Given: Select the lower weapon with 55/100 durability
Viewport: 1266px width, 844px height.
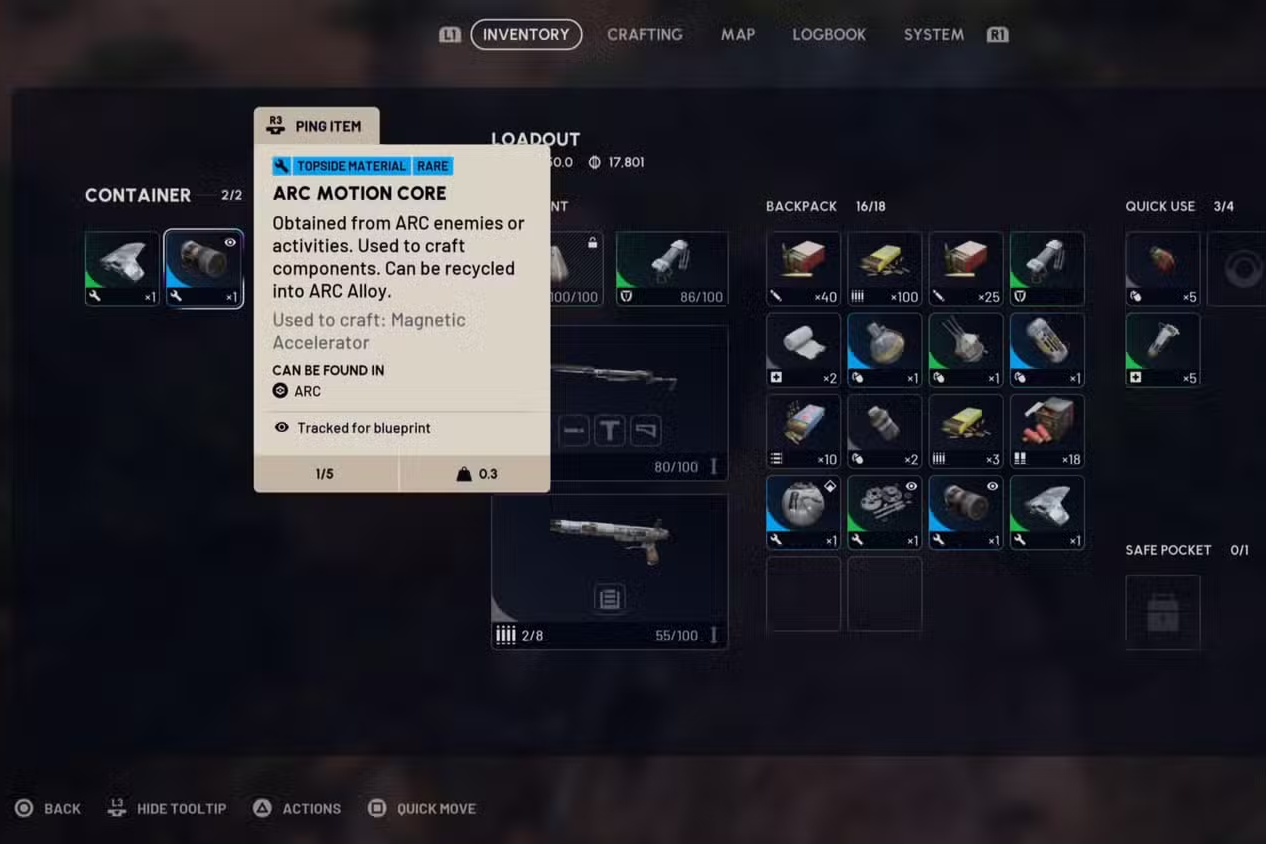Looking at the screenshot, I should pyautogui.click(x=609, y=571).
